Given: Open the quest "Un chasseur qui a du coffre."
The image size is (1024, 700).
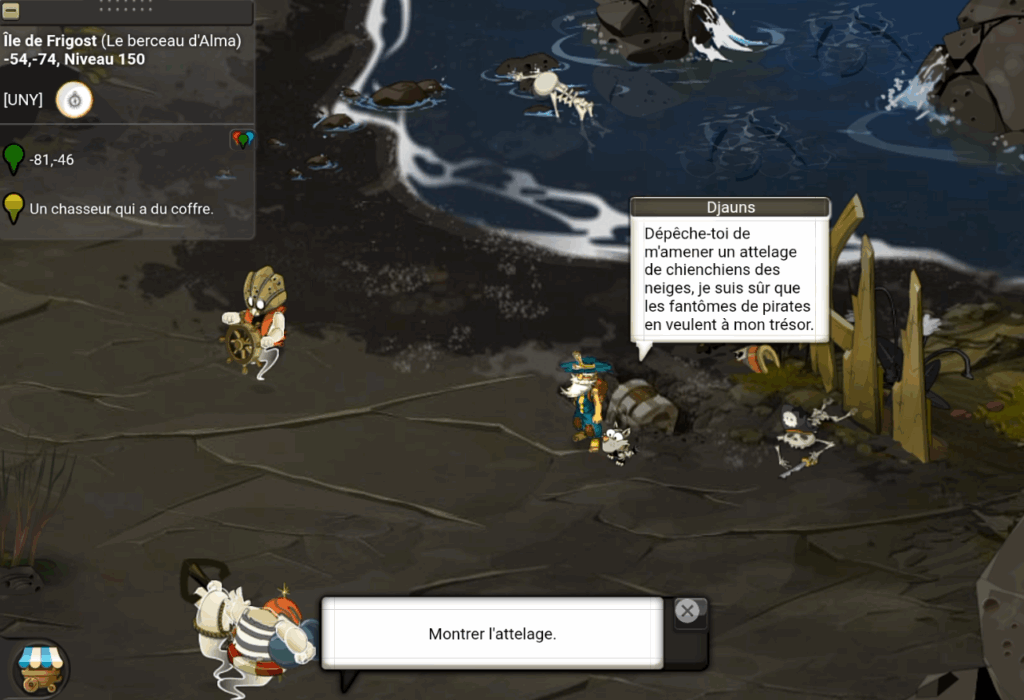Looking at the screenshot, I should click(121, 209).
